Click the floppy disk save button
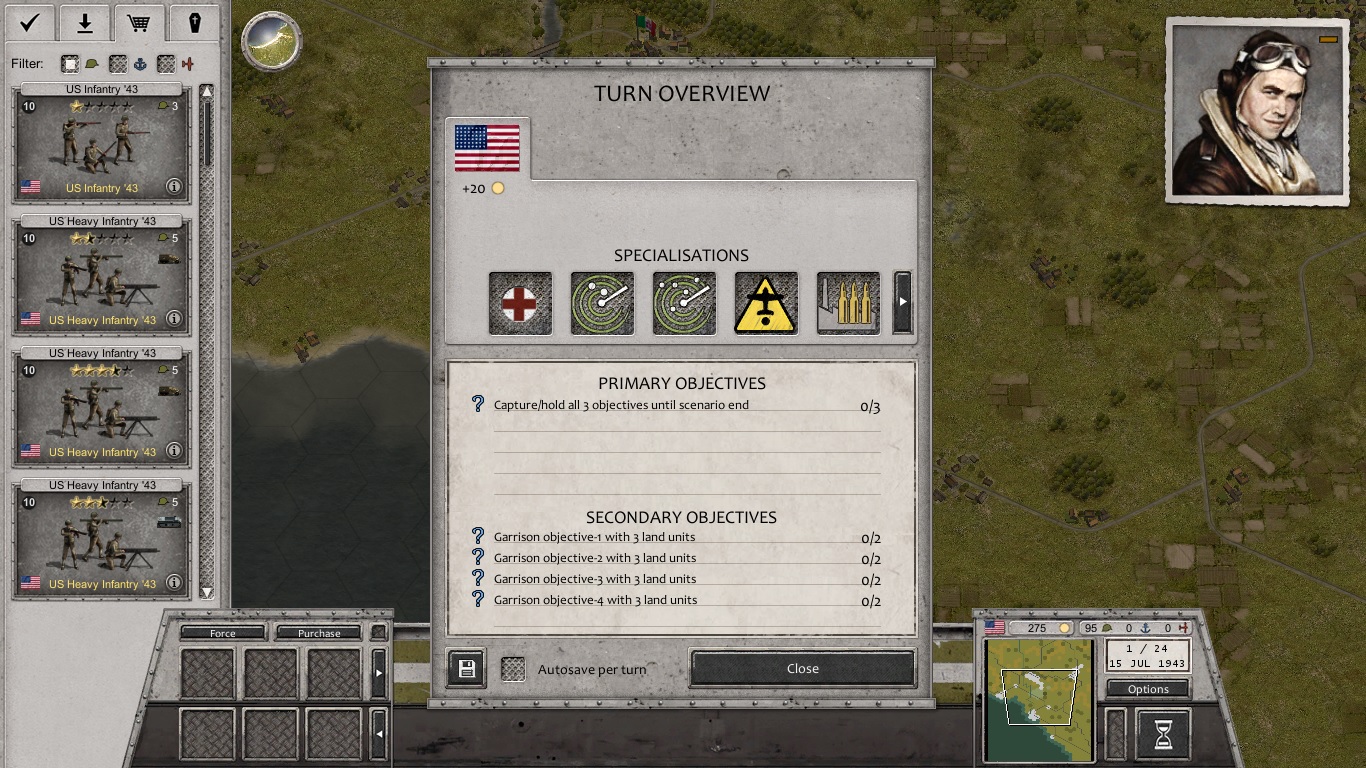 point(466,669)
